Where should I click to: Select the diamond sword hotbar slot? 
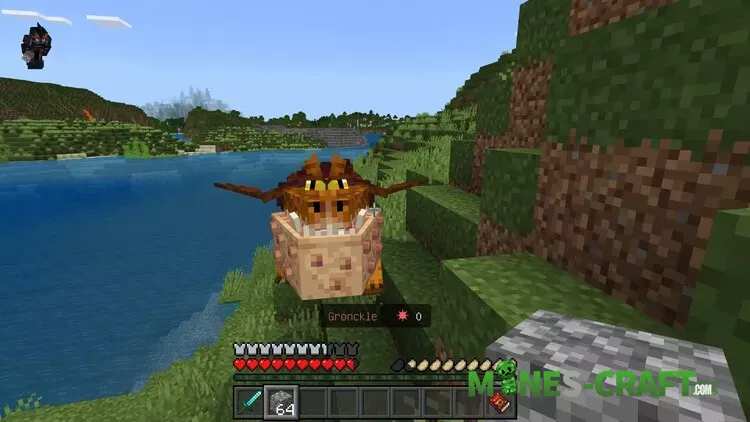click(250, 402)
